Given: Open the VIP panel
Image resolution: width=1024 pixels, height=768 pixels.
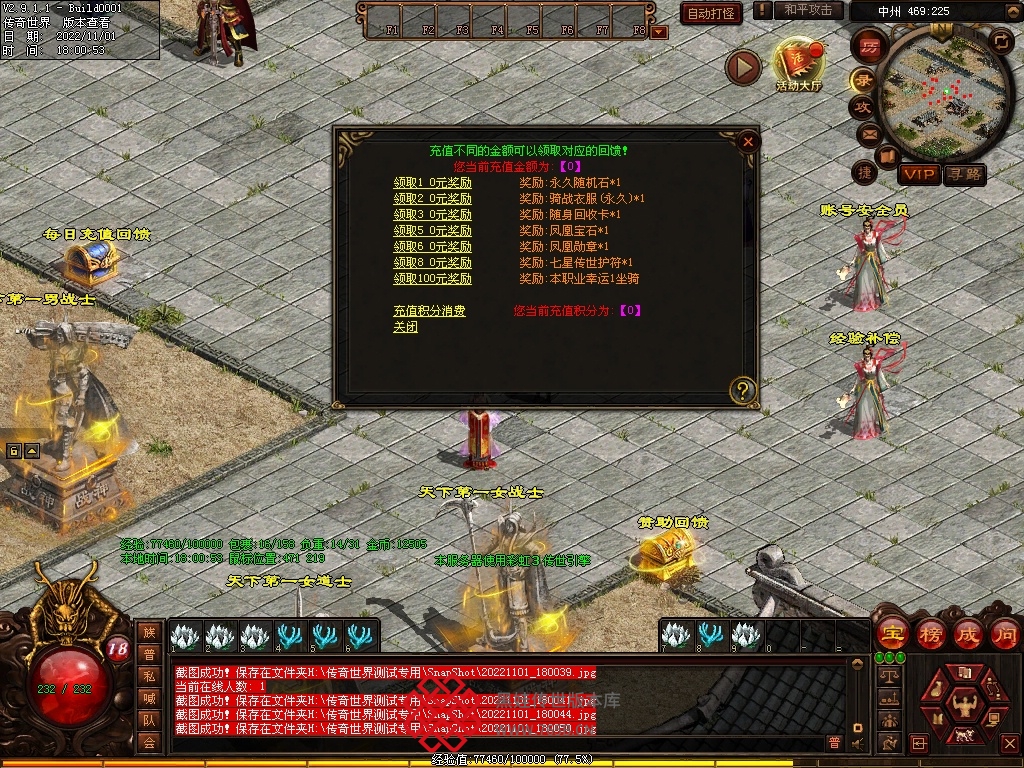Looking at the screenshot, I should 919,175.
